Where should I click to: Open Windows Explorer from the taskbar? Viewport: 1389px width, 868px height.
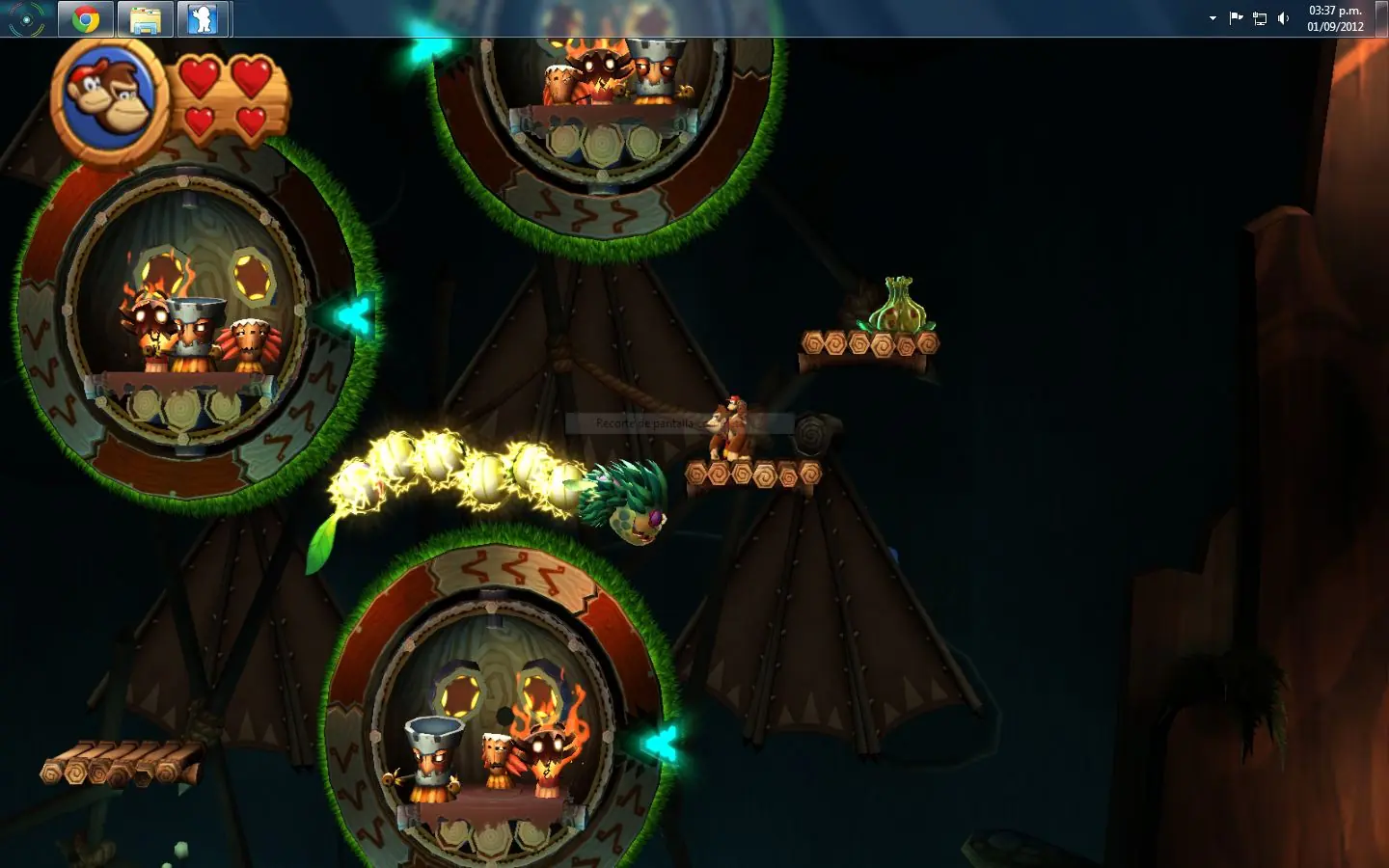pyautogui.click(x=144, y=17)
